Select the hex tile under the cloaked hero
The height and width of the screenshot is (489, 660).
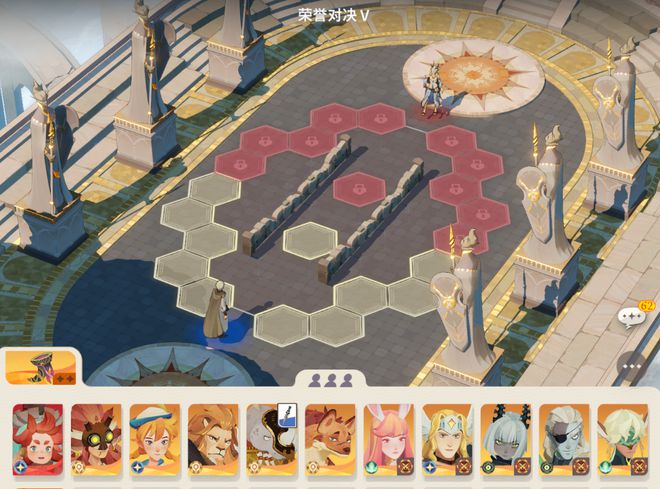(x=207, y=296)
